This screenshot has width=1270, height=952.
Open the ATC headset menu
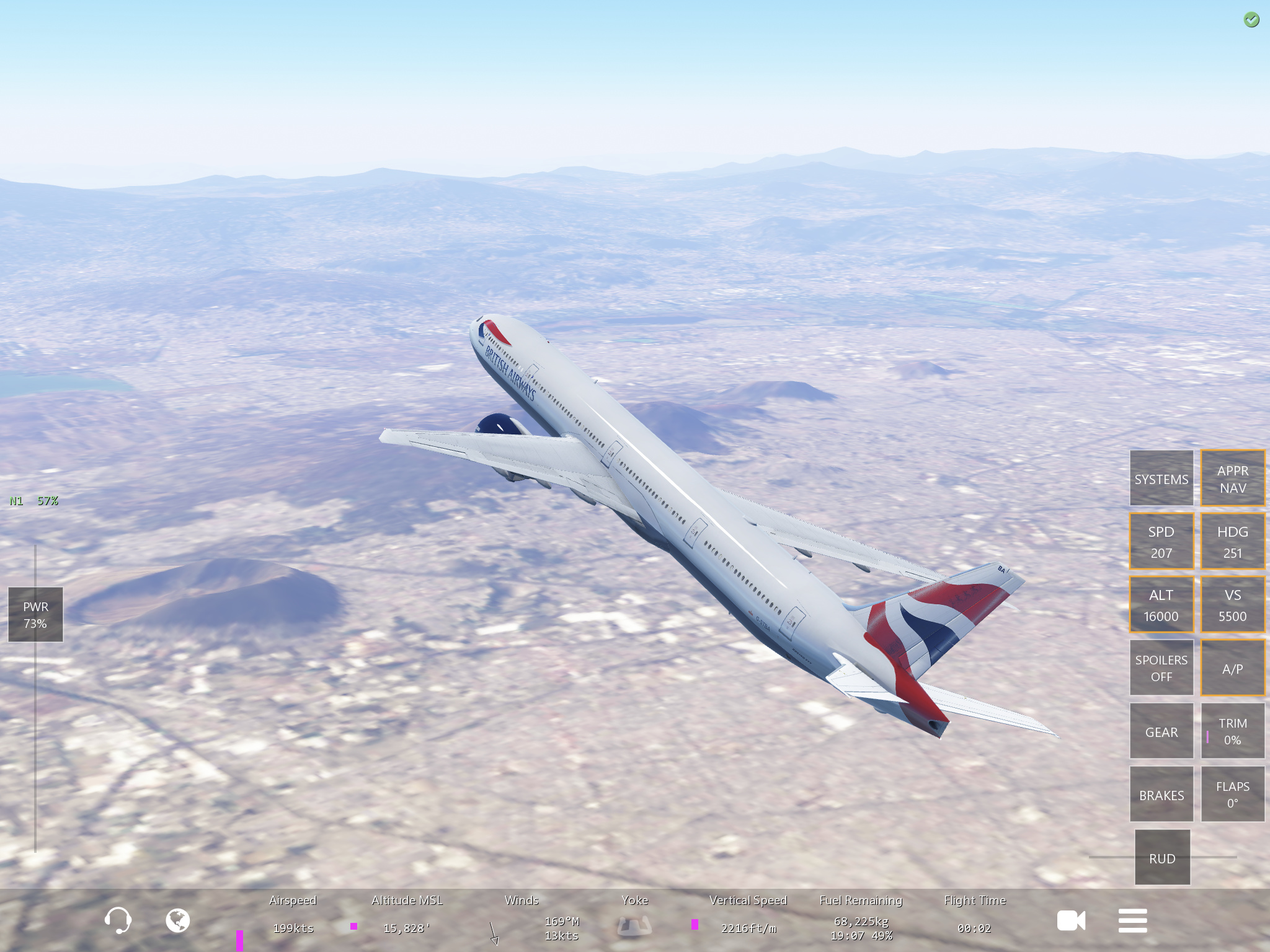[x=117, y=920]
